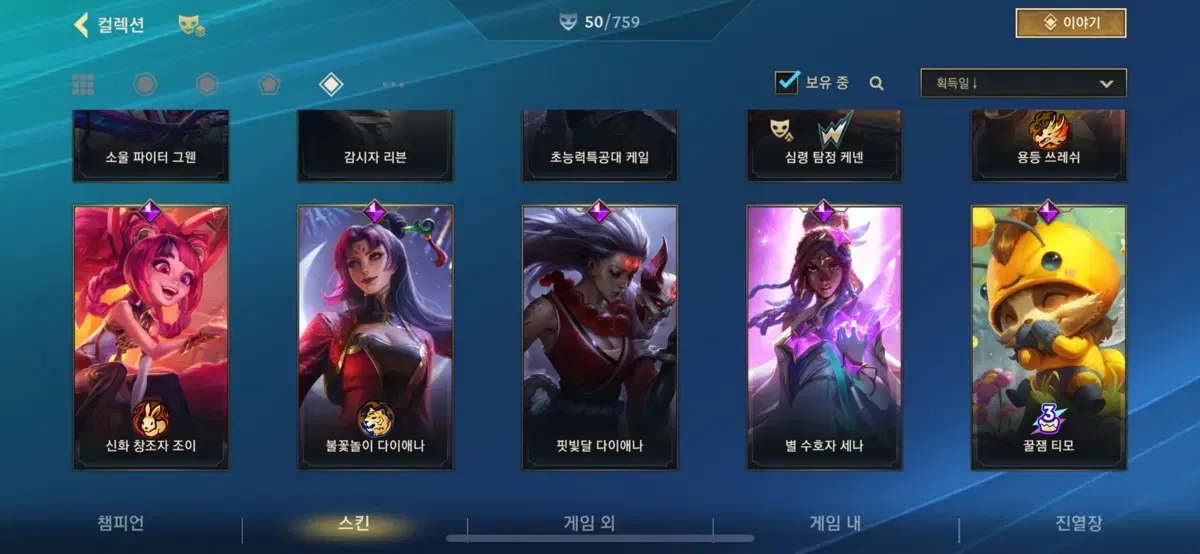Pick the pentagon rarity filter icon
Image resolution: width=1200 pixels, height=554 pixels.
268,84
